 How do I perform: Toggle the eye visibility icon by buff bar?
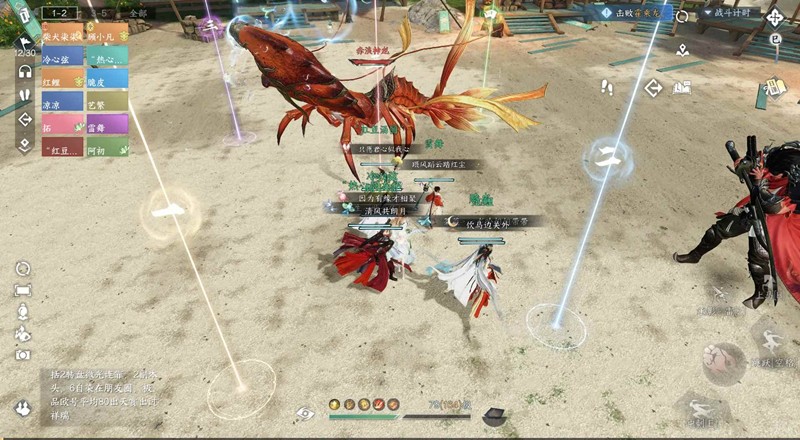(x=305, y=413)
